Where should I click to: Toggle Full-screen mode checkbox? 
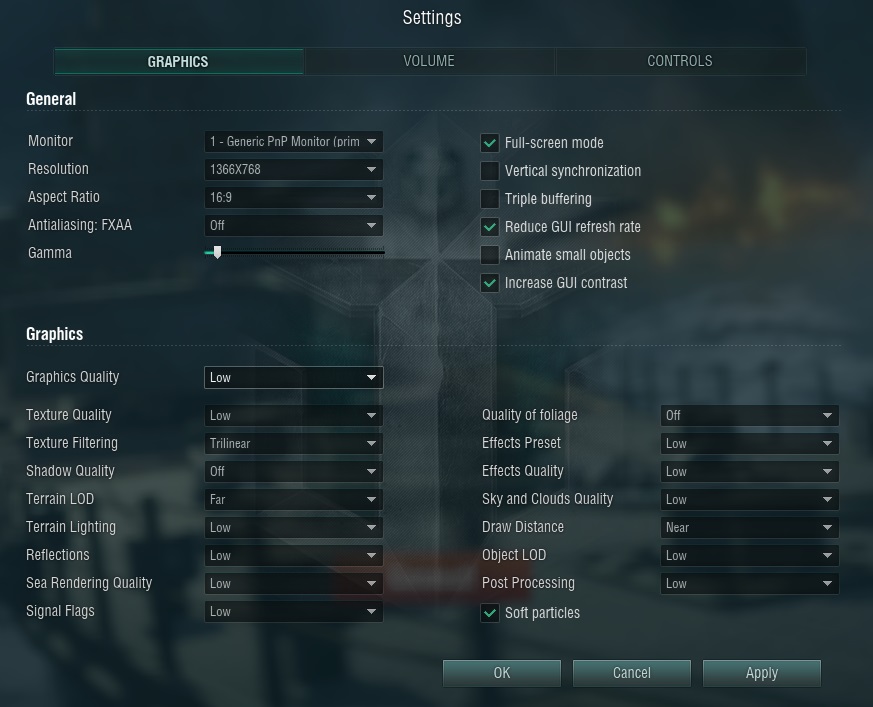[490, 143]
